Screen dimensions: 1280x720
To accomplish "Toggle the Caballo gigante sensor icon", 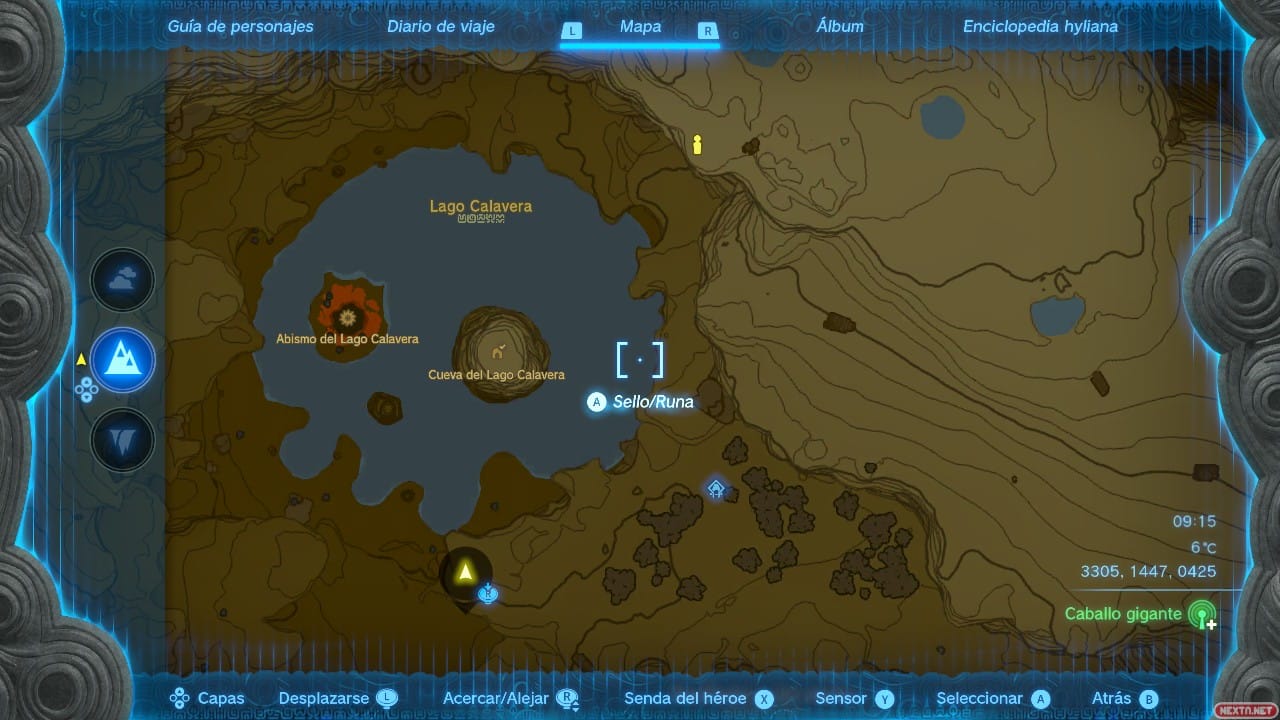I will click(1202, 614).
